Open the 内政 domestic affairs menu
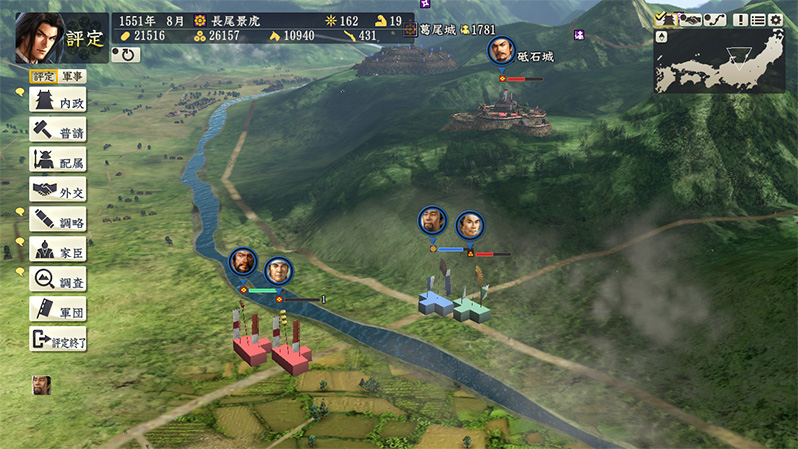The image size is (798, 449). pos(58,102)
